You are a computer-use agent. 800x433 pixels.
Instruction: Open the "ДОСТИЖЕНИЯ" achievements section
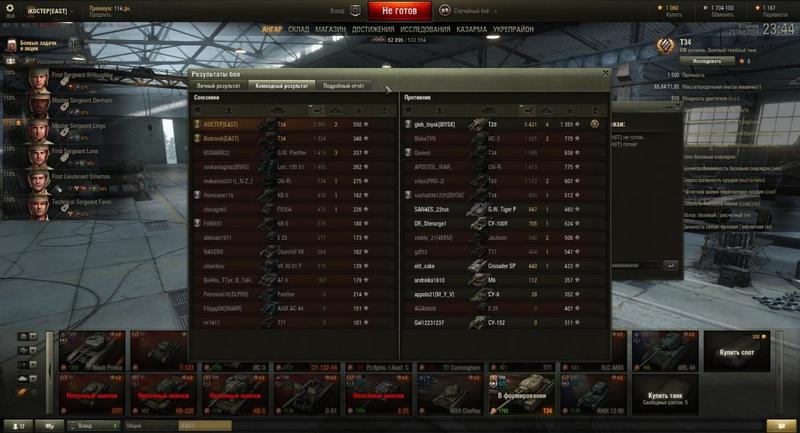pos(373,30)
